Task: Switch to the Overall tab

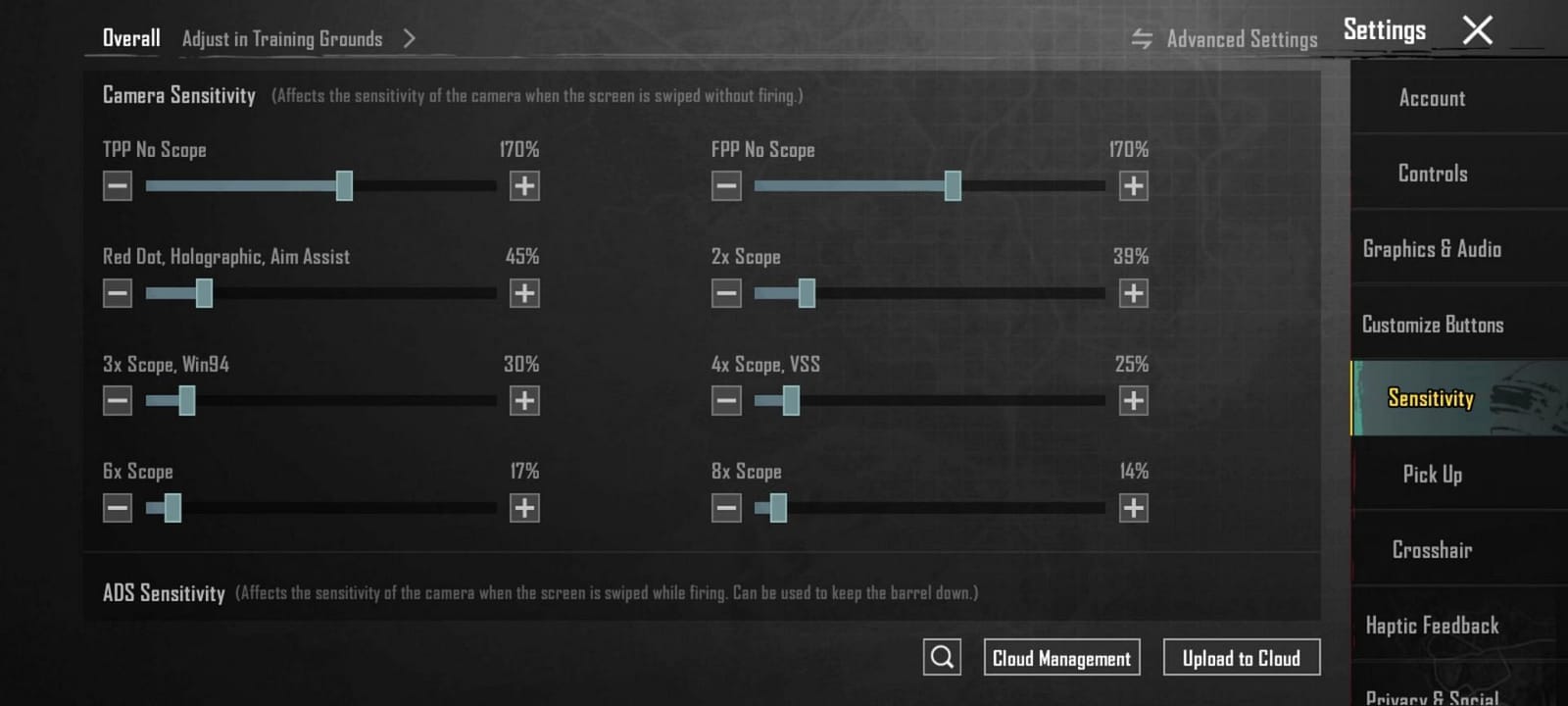Action: point(130,37)
